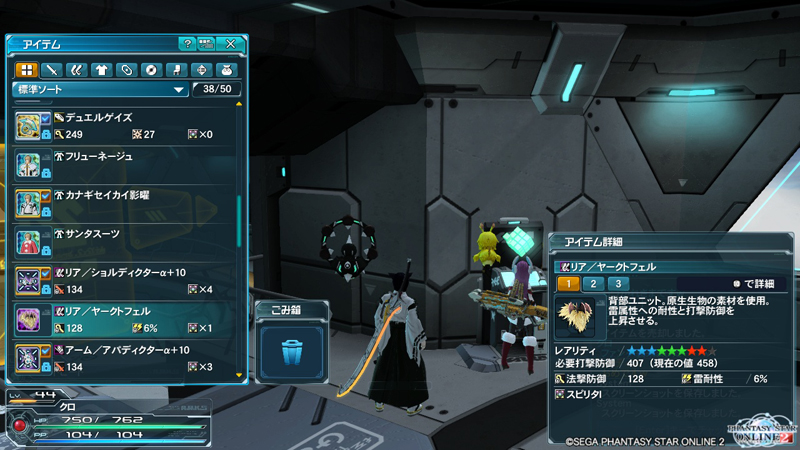Image resolution: width=800 pixels, height=450 pixels.
Task: Switch to item detail page 3
Action: click(618, 284)
